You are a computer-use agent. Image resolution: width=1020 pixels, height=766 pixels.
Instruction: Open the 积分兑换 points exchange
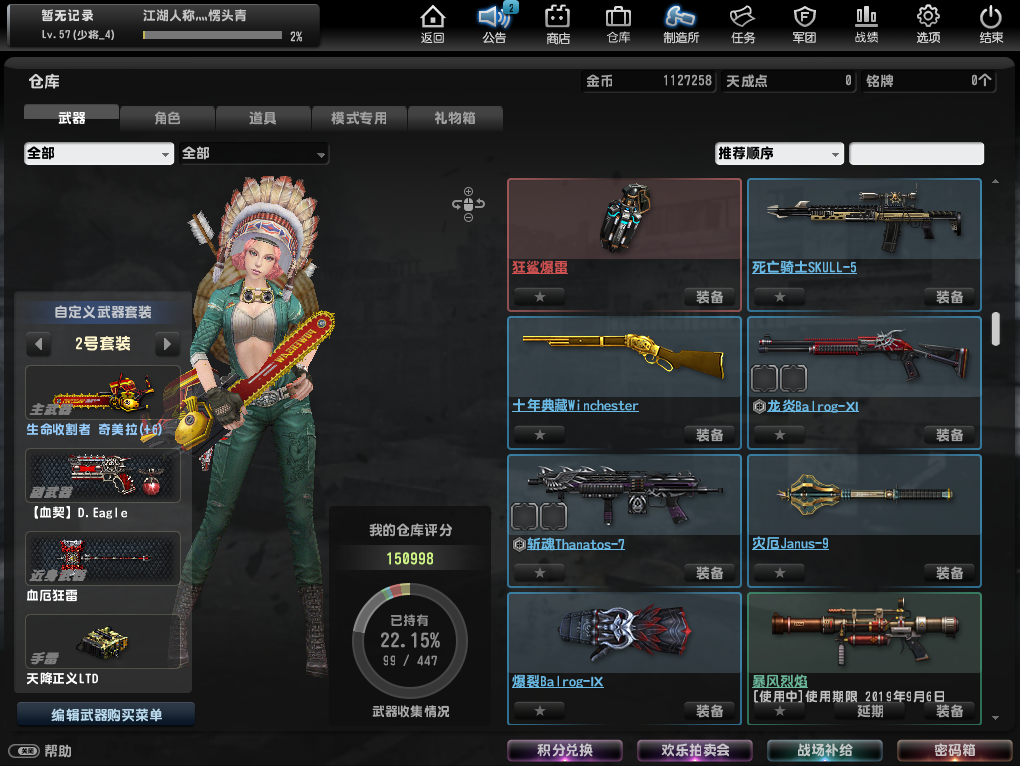click(565, 750)
